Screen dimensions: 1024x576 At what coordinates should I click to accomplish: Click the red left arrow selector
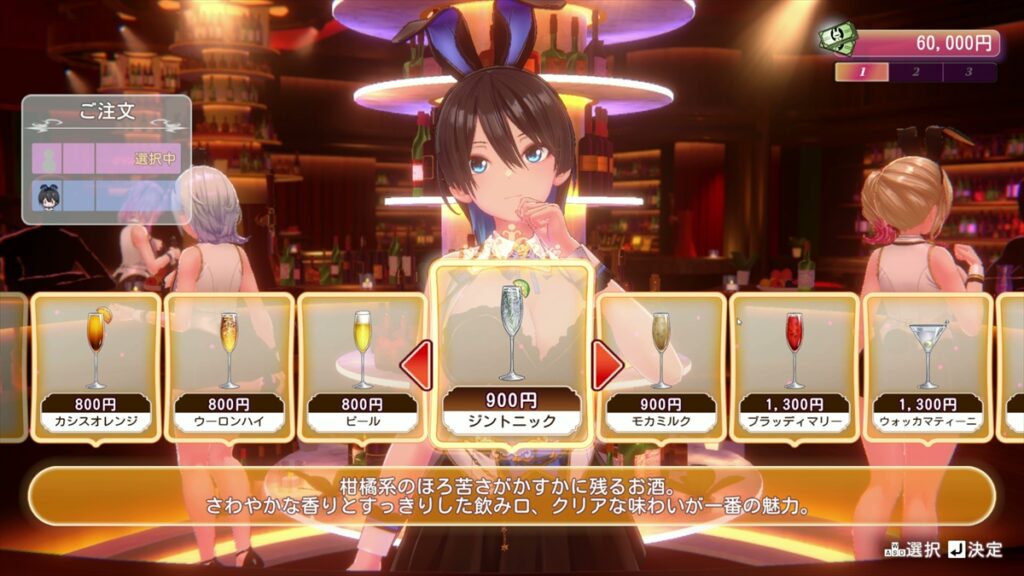(x=416, y=365)
